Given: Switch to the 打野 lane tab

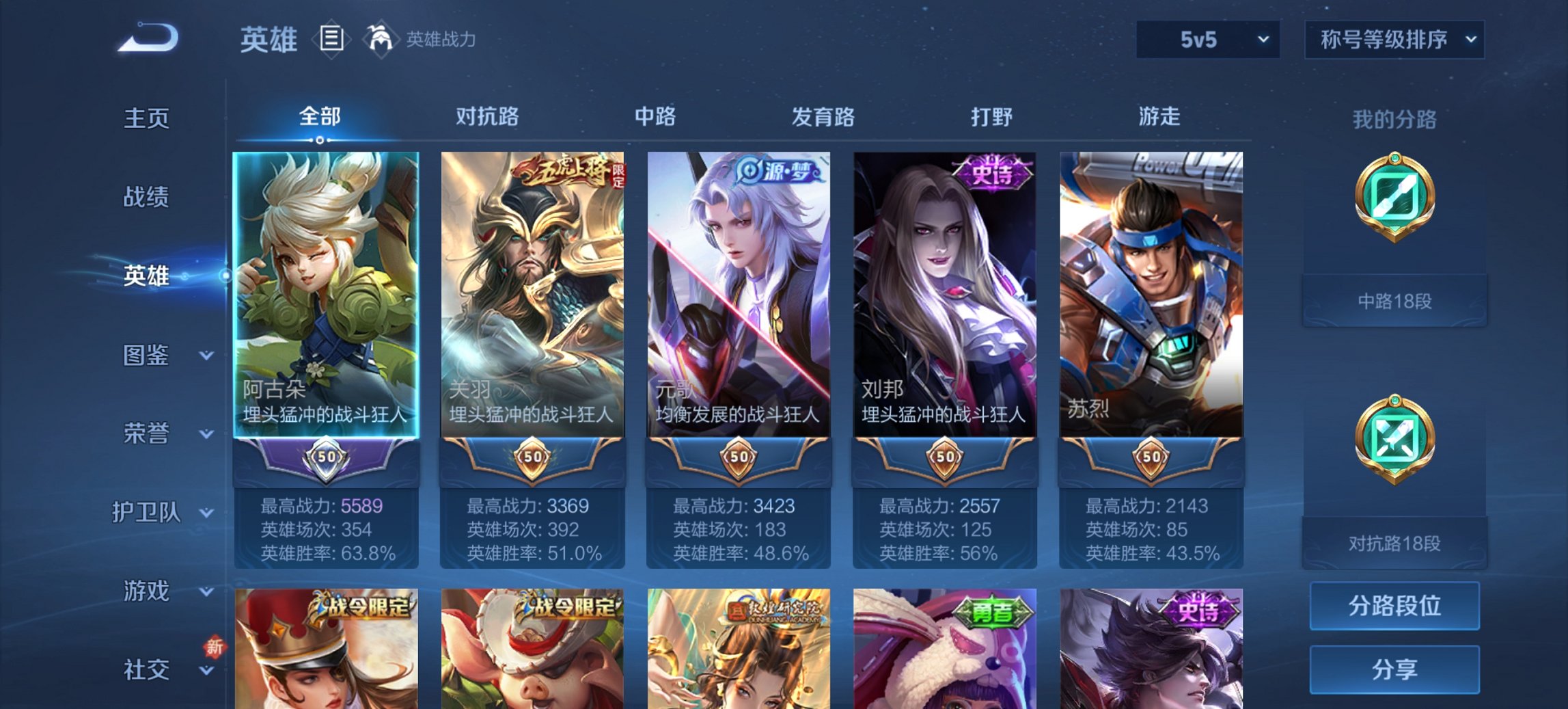Looking at the screenshot, I should [989, 118].
